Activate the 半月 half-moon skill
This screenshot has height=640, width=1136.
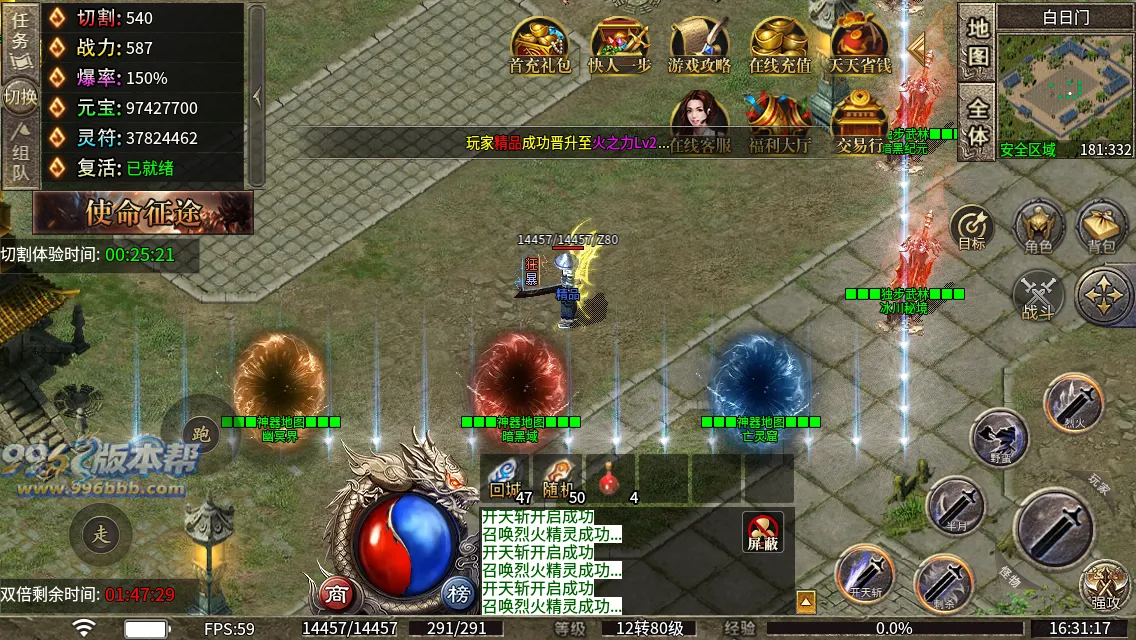955,505
